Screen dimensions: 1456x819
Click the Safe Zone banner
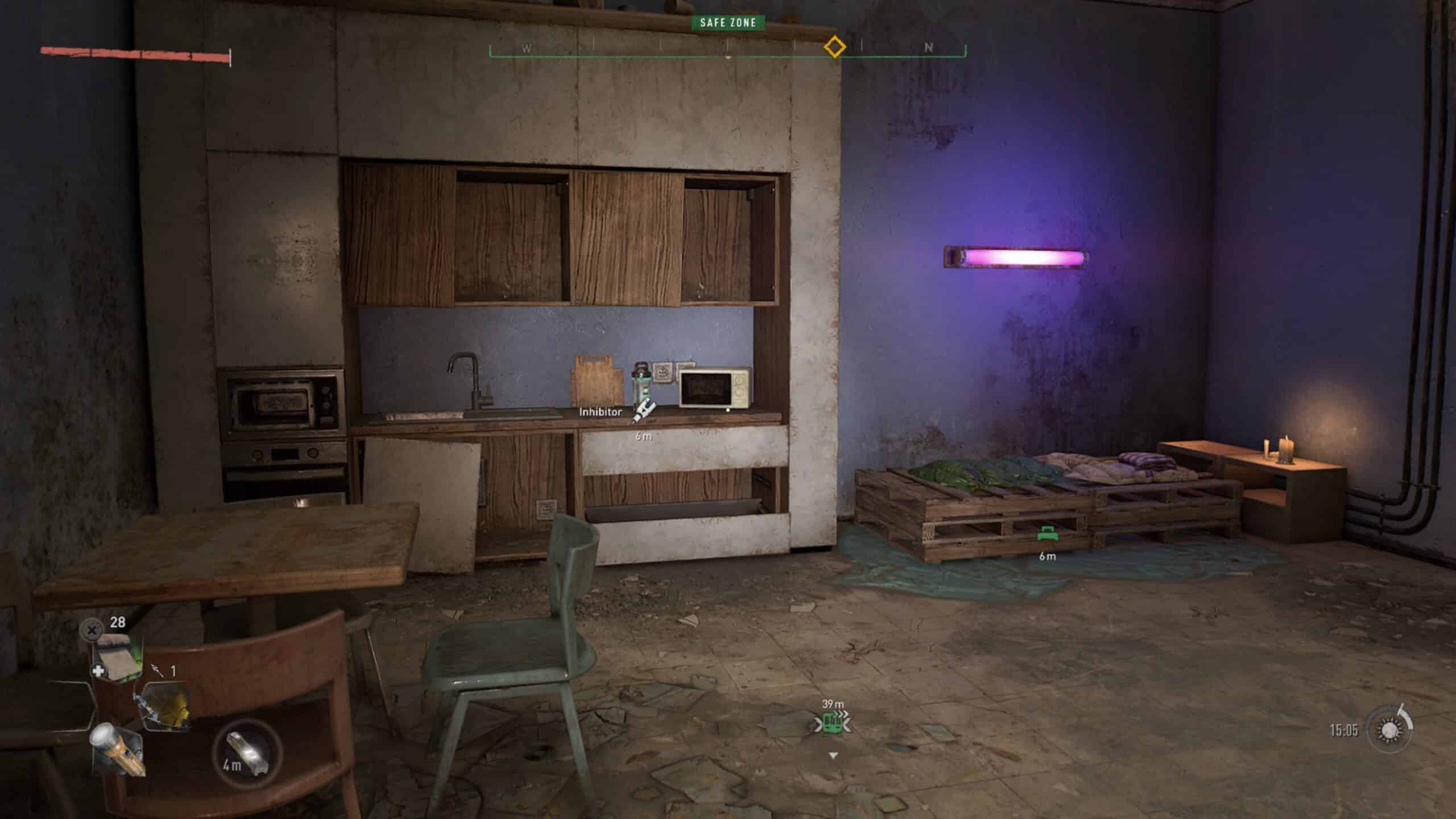[x=728, y=23]
